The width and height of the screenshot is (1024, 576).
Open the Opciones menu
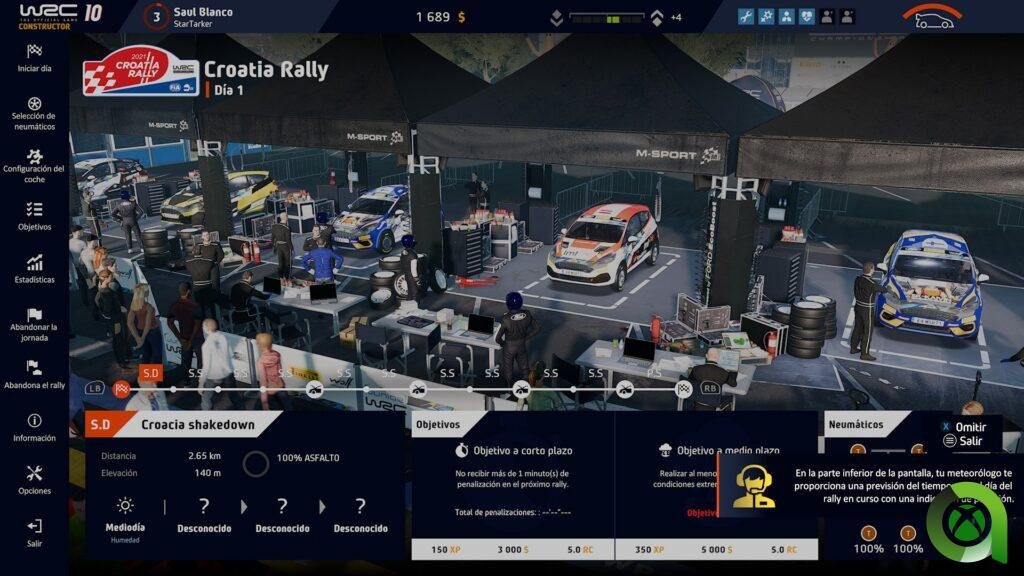[34, 480]
